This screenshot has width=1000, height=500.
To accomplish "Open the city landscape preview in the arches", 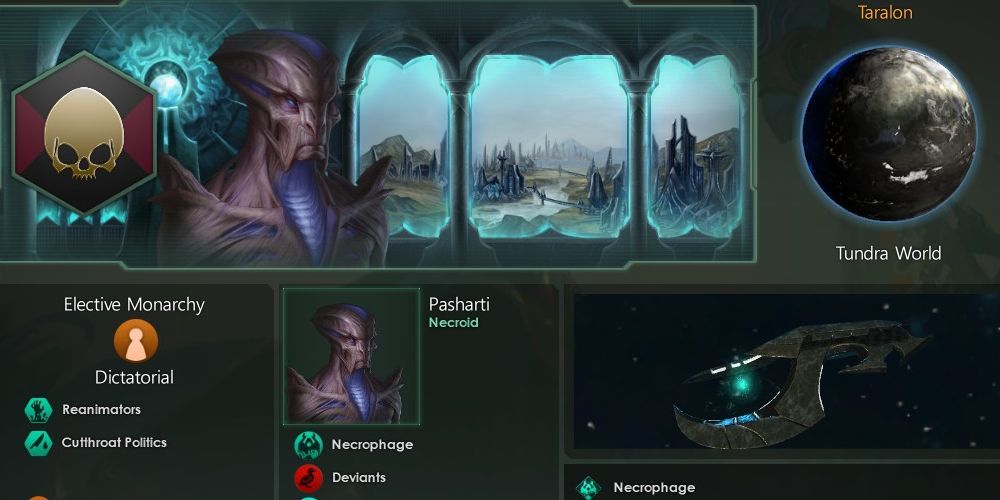I will (x=548, y=146).
